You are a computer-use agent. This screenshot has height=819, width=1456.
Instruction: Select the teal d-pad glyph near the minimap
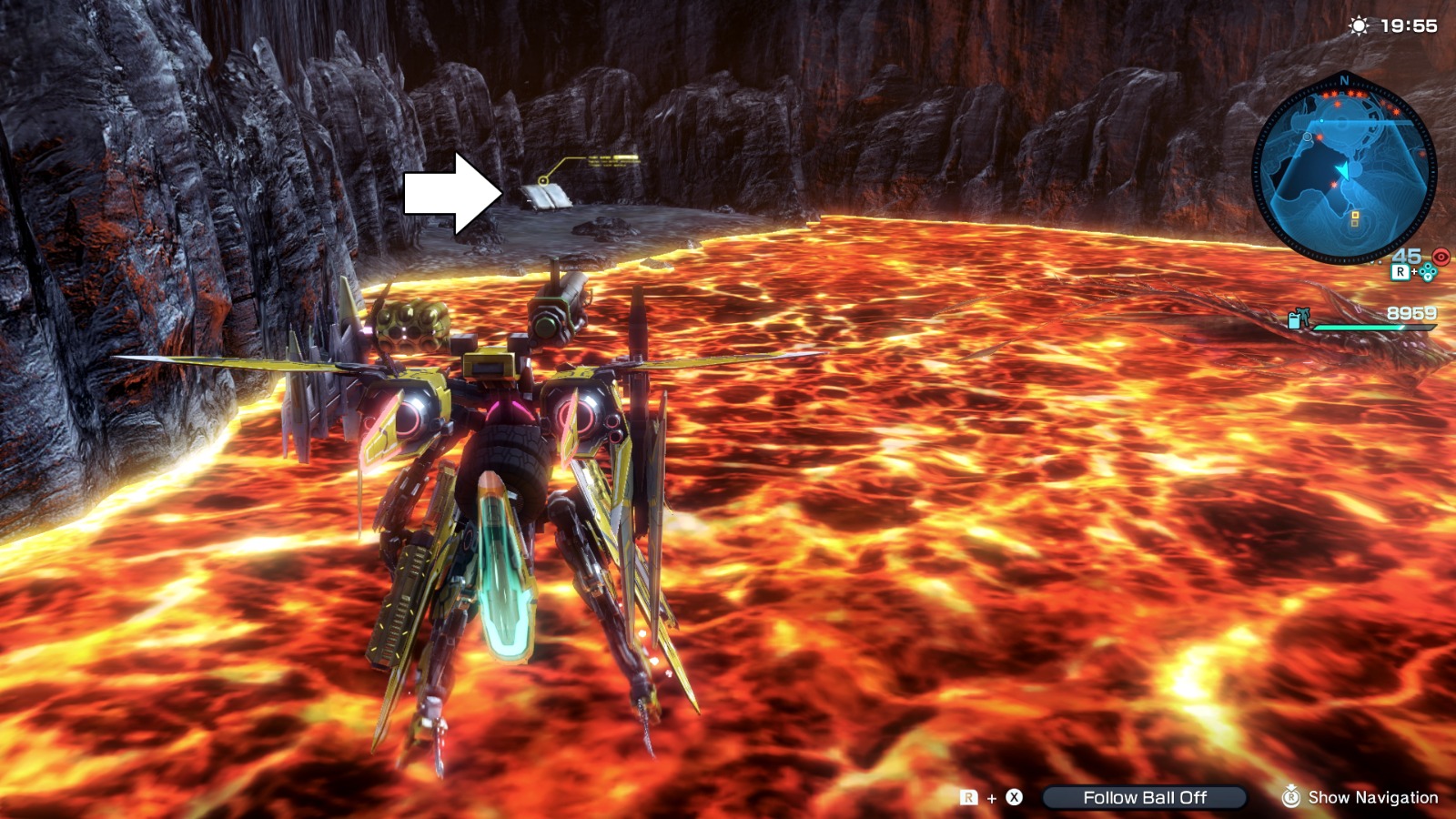1429,272
